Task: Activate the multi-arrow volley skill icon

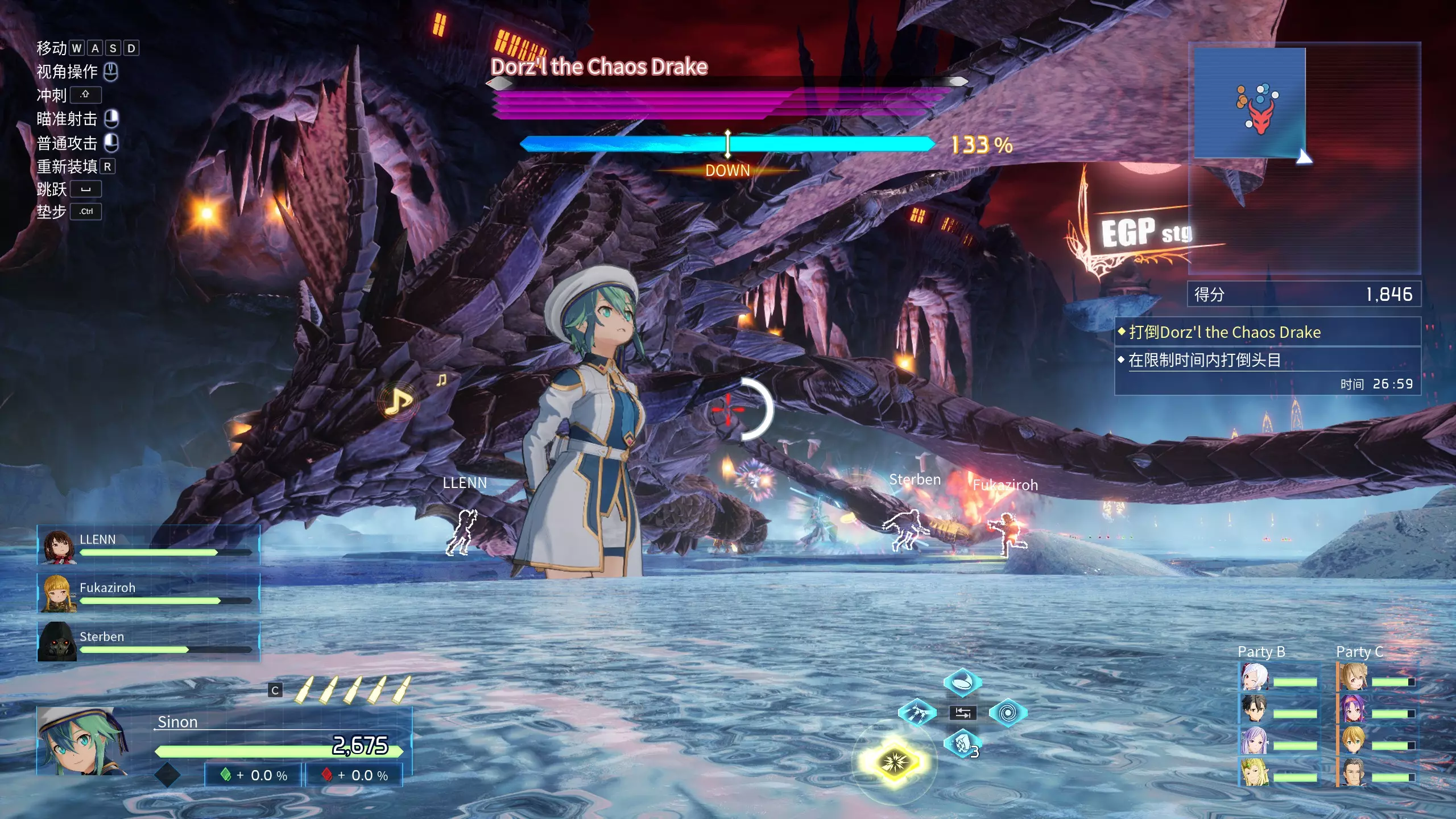Action: [x=917, y=713]
